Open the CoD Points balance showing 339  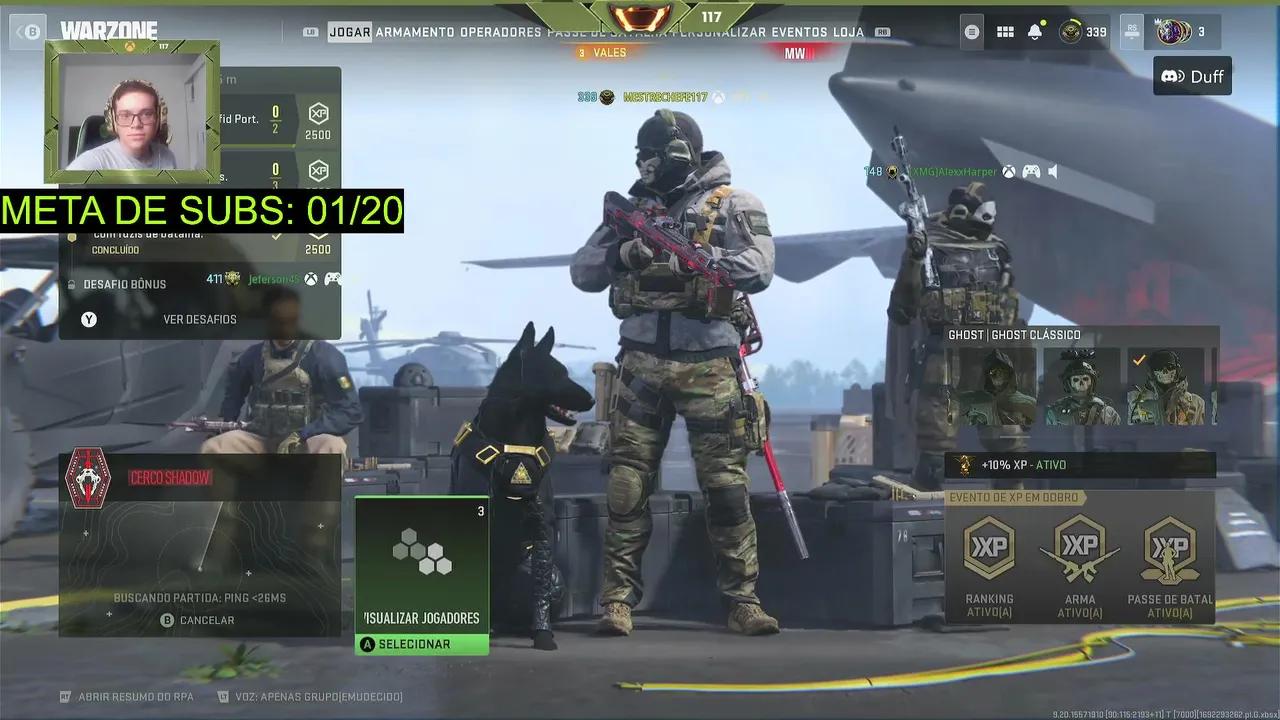[1075, 31]
